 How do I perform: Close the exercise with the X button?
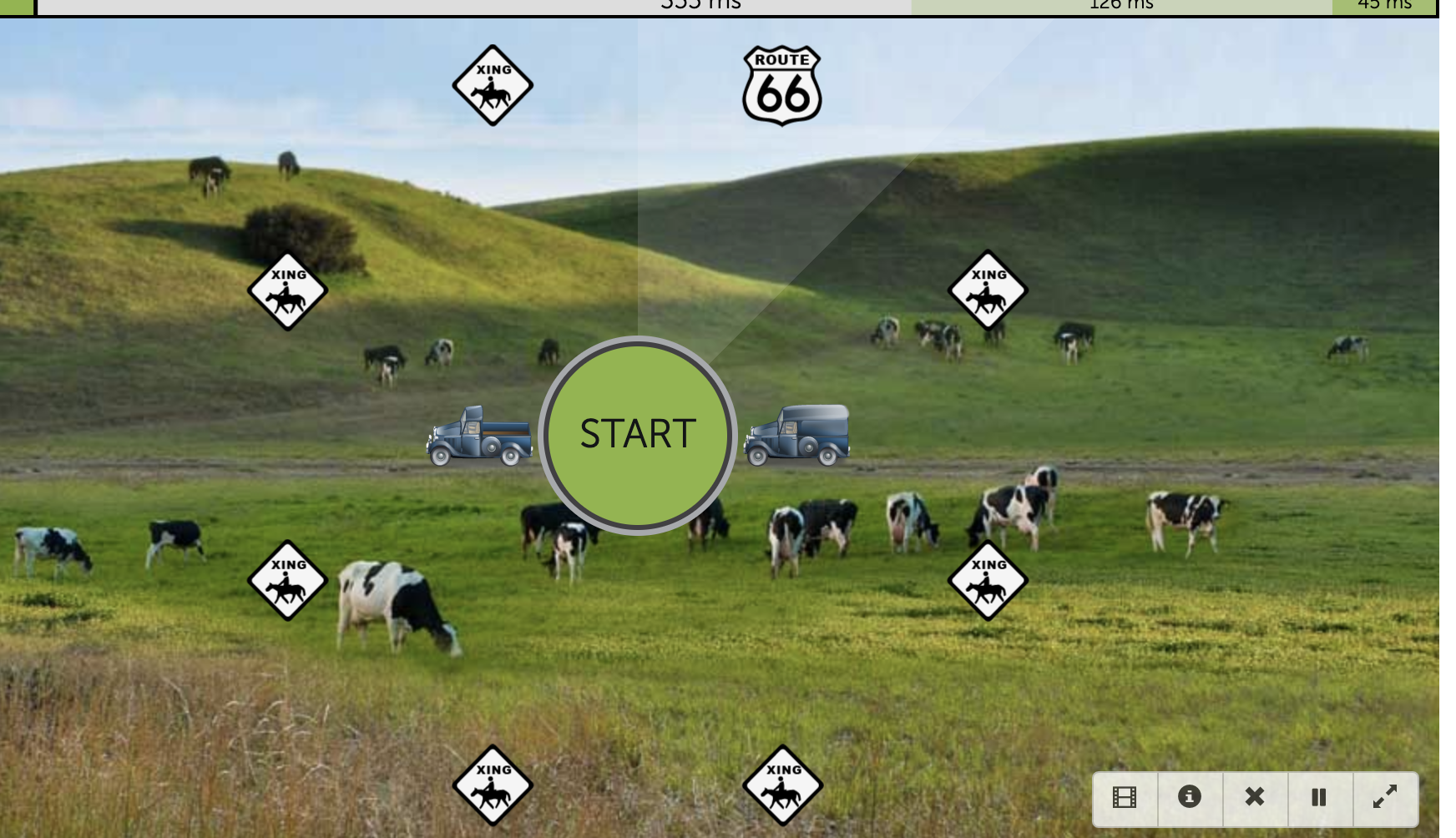pyautogui.click(x=1254, y=797)
